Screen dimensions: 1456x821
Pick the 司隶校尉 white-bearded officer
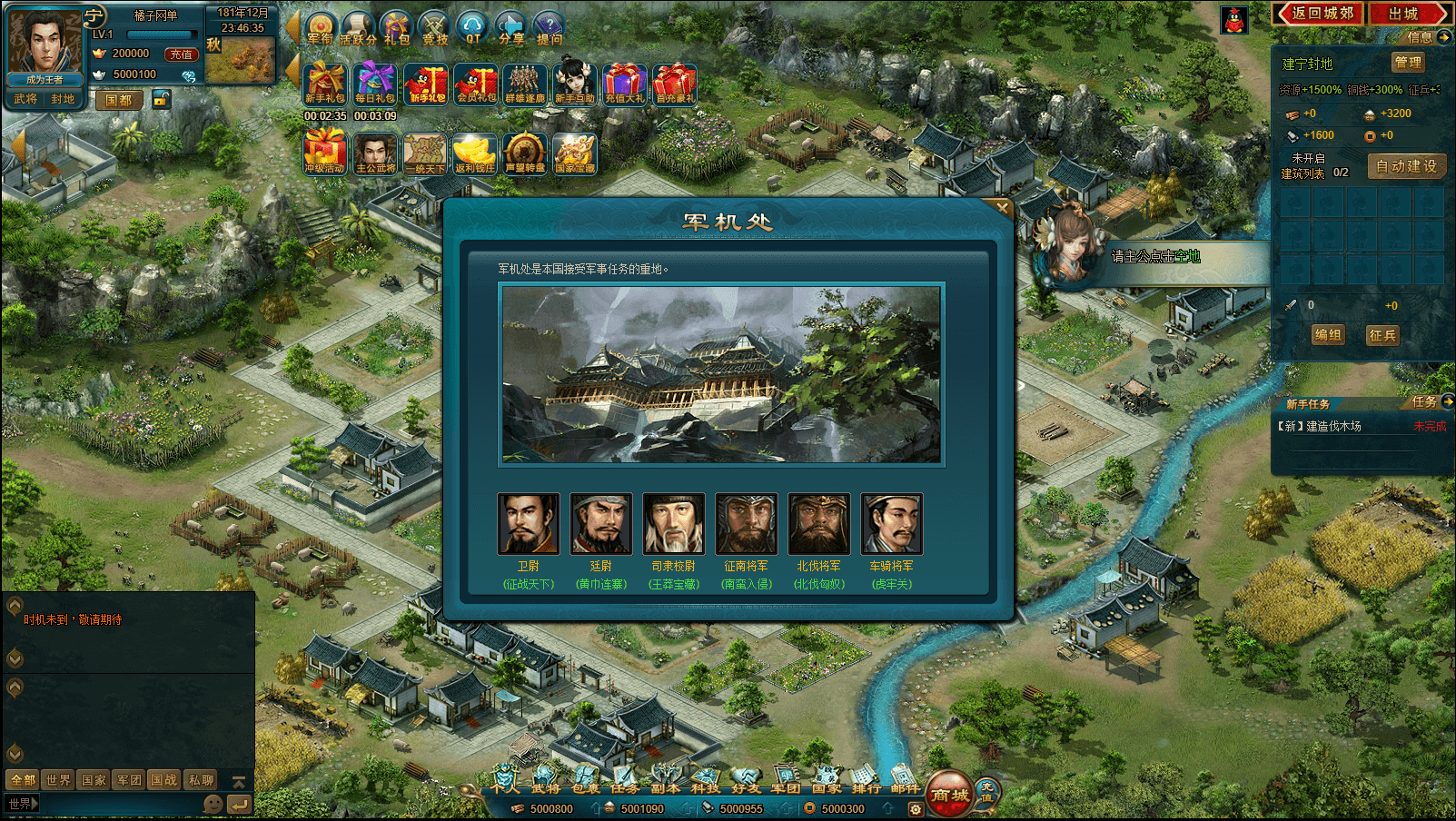674,524
